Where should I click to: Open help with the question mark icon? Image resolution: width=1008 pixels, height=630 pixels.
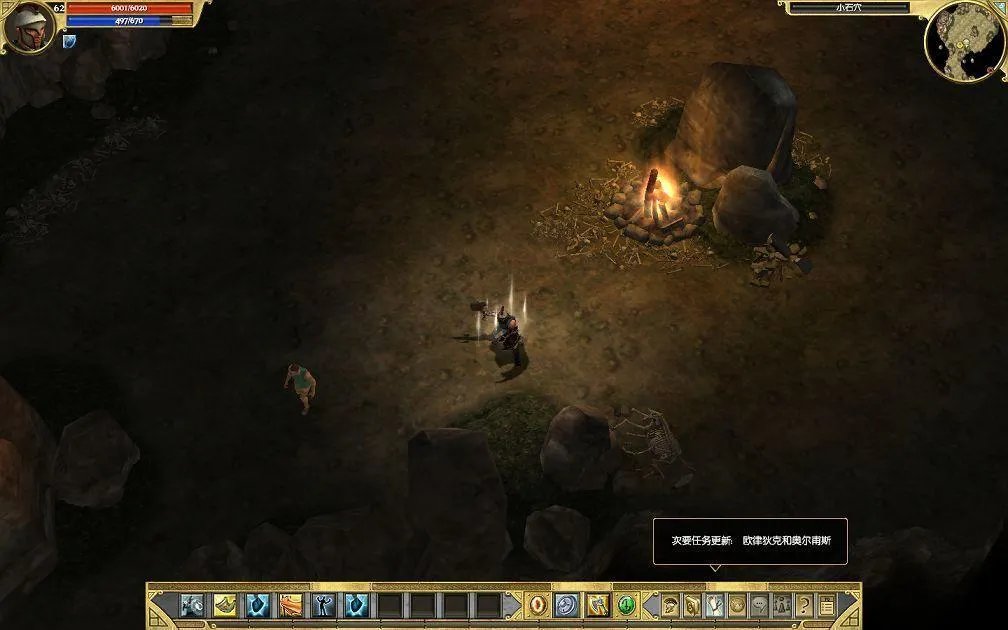point(805,605)
